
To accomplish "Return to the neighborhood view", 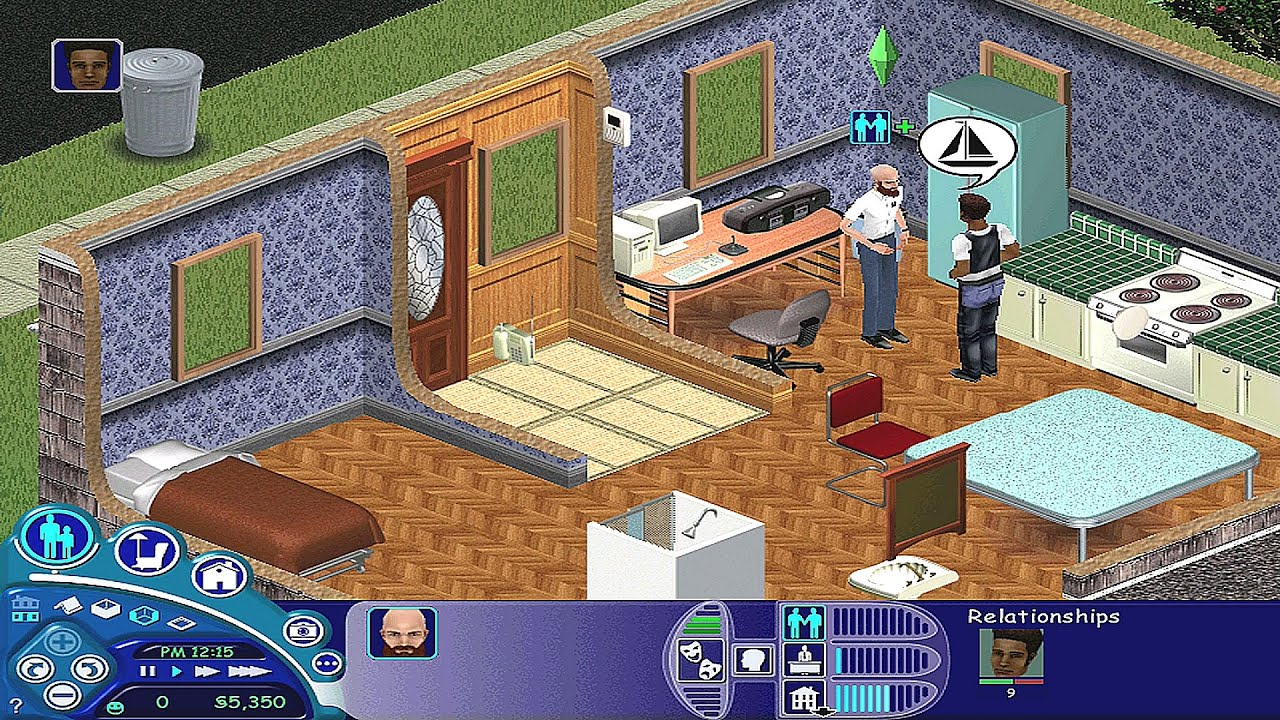I will (24, 607).
